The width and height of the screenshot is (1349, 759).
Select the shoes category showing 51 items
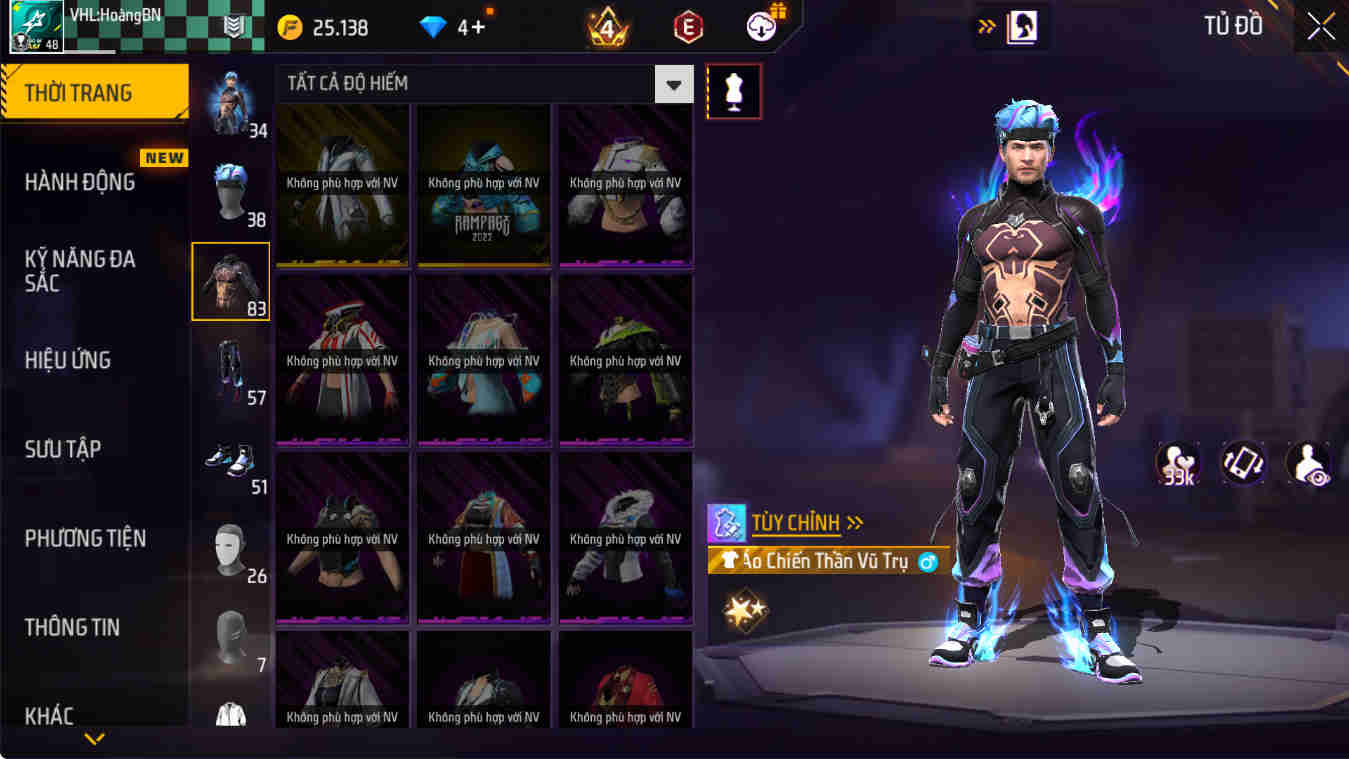231,460
